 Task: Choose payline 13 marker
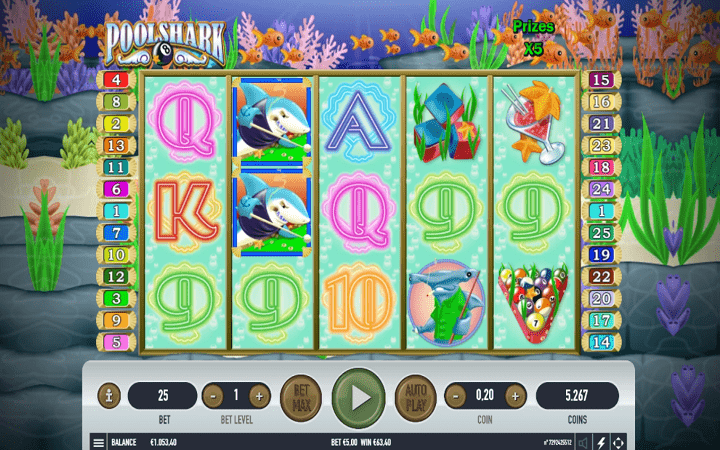pos(115,146)
